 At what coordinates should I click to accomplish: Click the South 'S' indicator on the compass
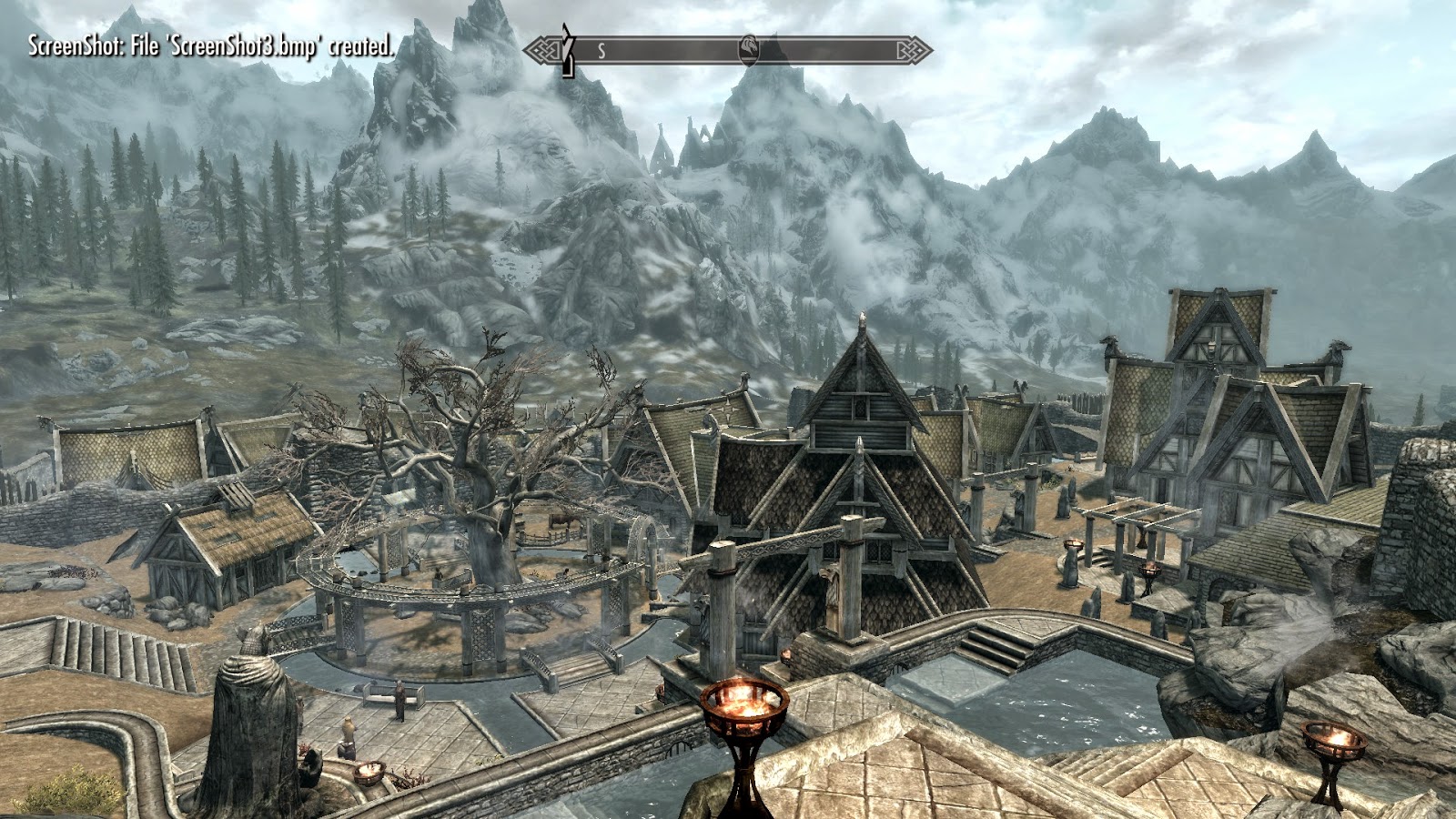[602, 51]
